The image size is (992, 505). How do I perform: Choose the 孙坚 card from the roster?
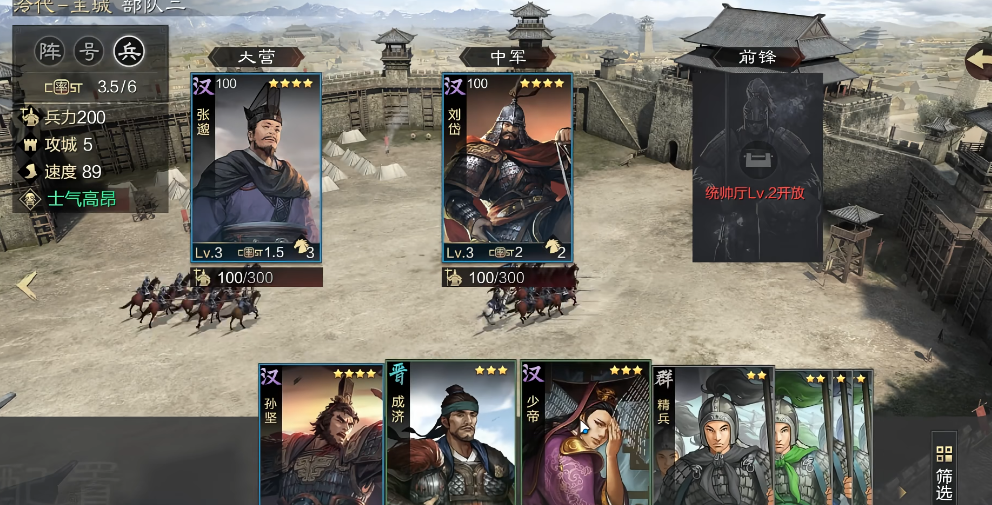pyautogui.click(x=320, y=435)
